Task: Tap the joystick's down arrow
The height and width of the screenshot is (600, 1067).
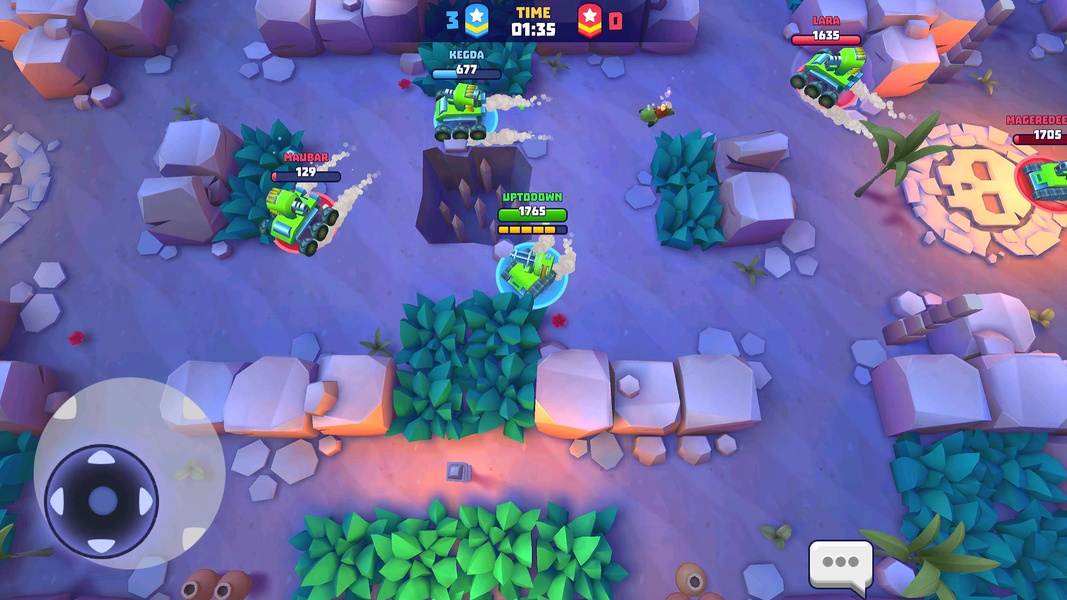Action: [101, 544]
